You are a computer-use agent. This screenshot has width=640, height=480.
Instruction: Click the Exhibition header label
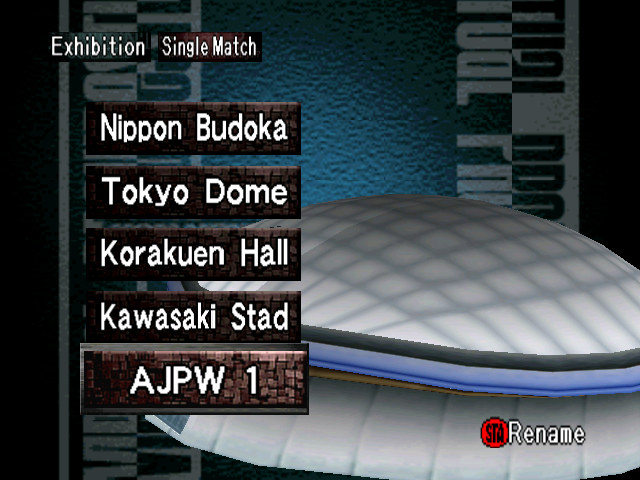[98, 47]
